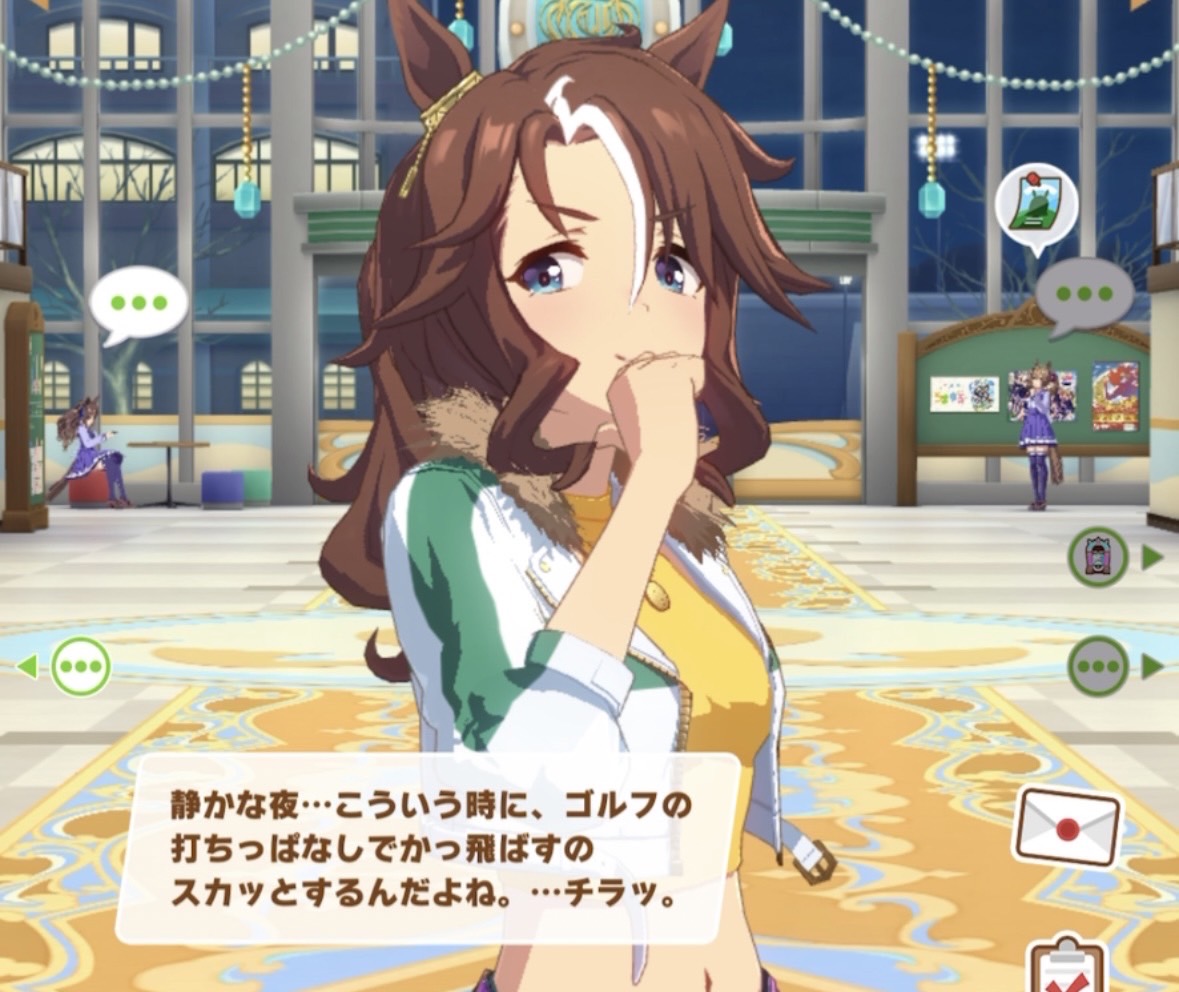1179x992 pixels.
Task: Select the gray ellipsis button with right arrow
Action: (1098, 666)
